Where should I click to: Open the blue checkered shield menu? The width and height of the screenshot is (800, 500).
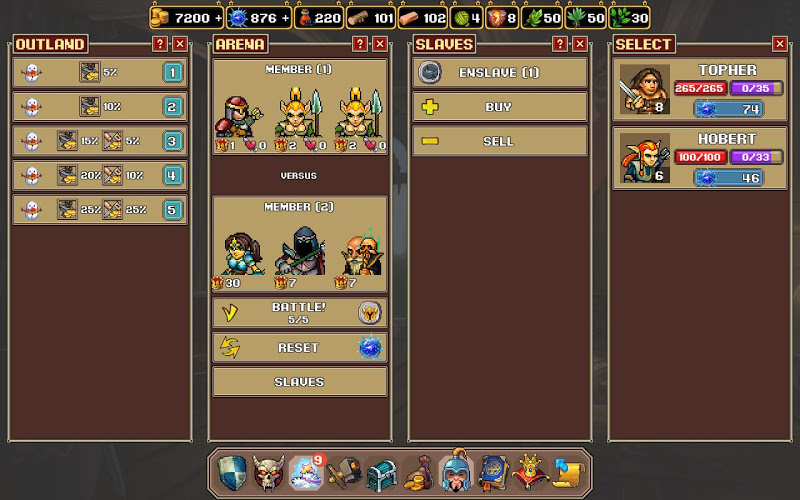pyautogui.click(x=232, y=472)
